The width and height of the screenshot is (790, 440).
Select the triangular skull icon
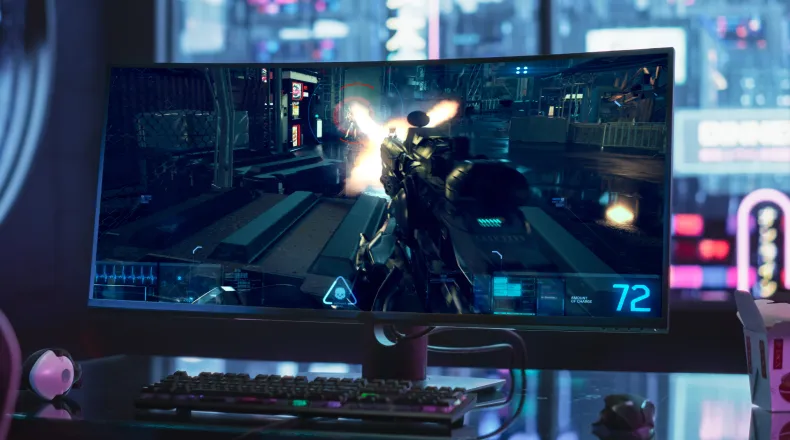[339, 291]
